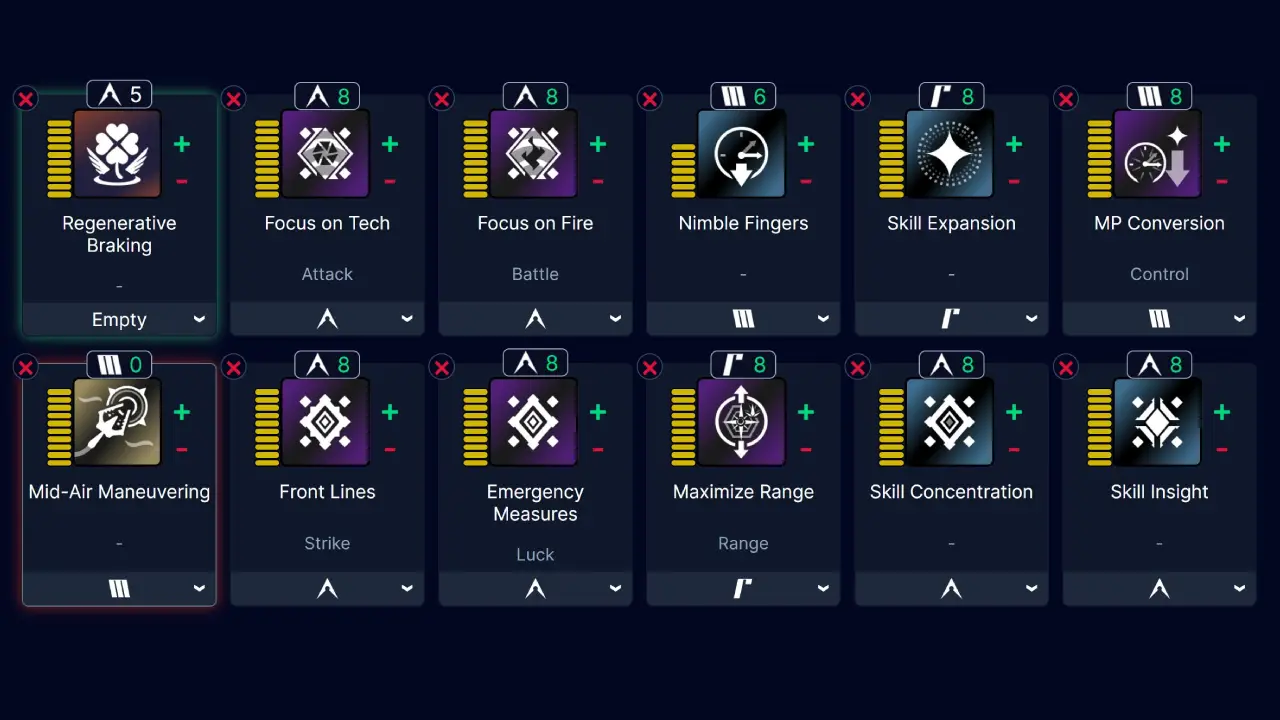Click the level 8 badge on Skill Expansion
Image resolution: width=1280 pixels, height=720 pixels.
click(951, 95)
